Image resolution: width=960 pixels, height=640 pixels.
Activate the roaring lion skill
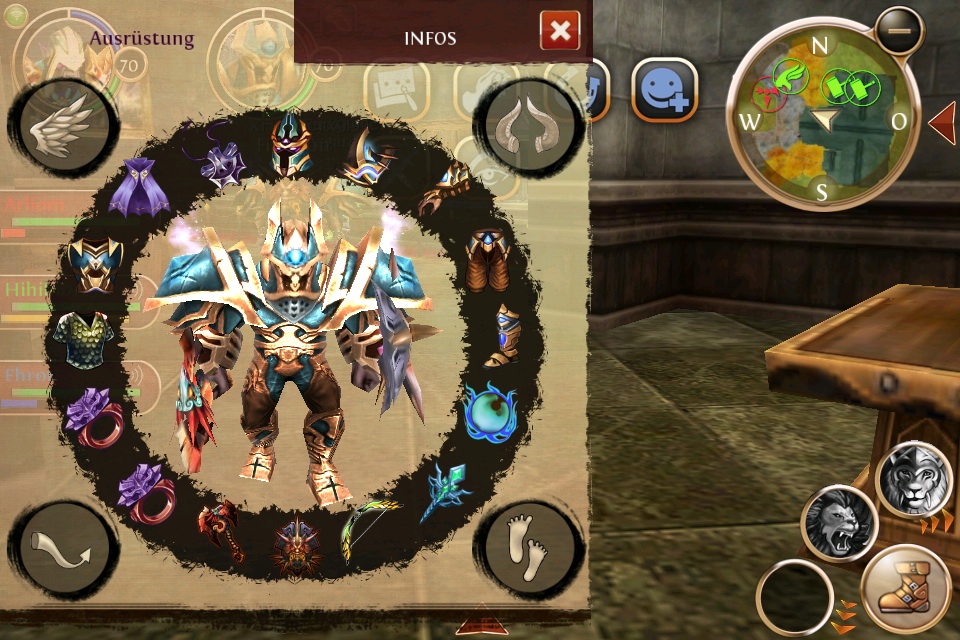coord(838,523)
